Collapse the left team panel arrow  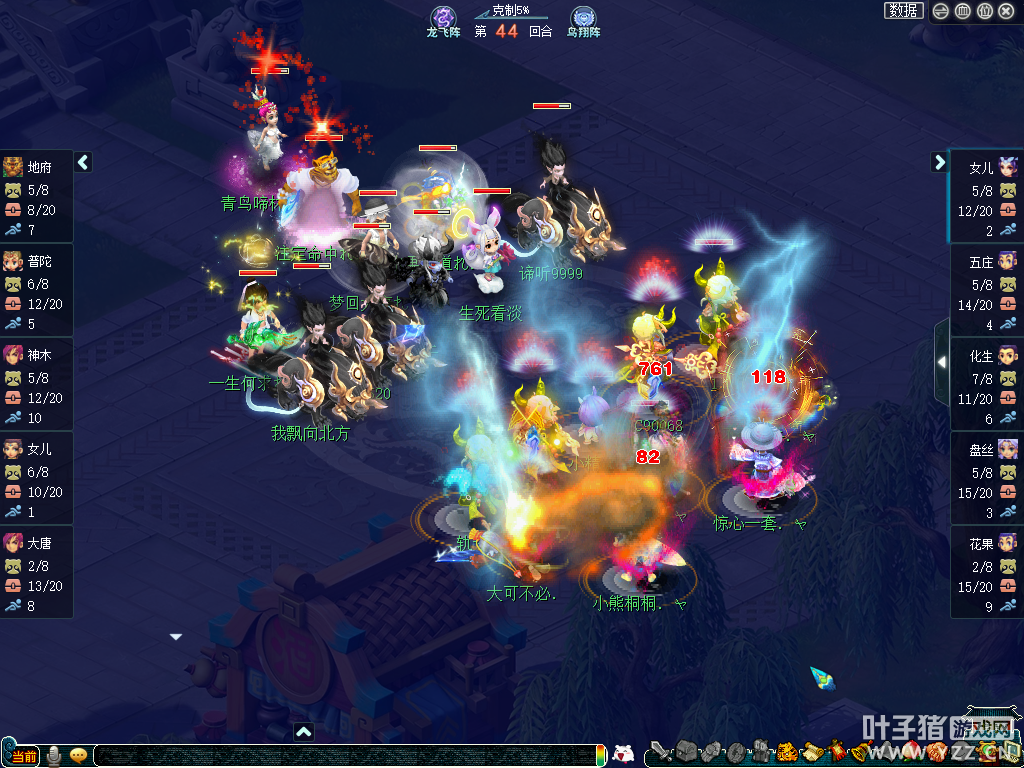pyautogui.click(x=84, y=162)
